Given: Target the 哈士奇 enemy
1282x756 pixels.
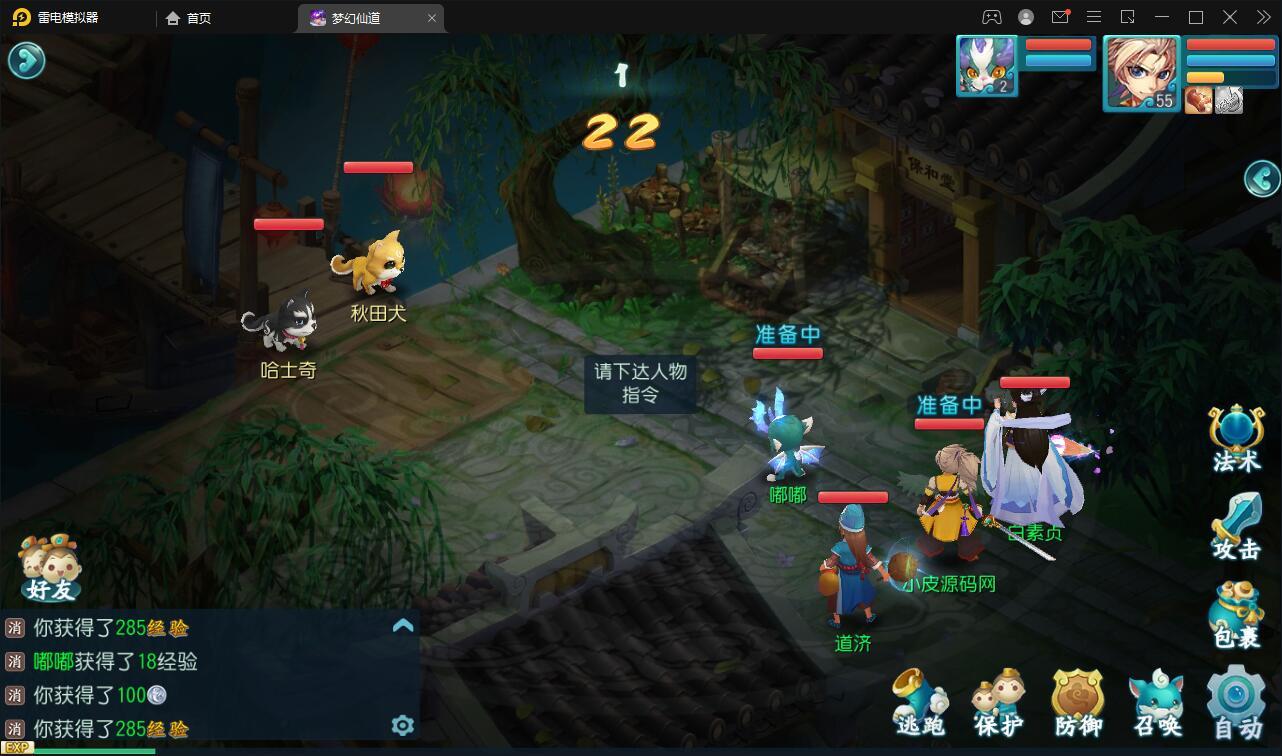Looking at the screenshot, I should 282,322.
